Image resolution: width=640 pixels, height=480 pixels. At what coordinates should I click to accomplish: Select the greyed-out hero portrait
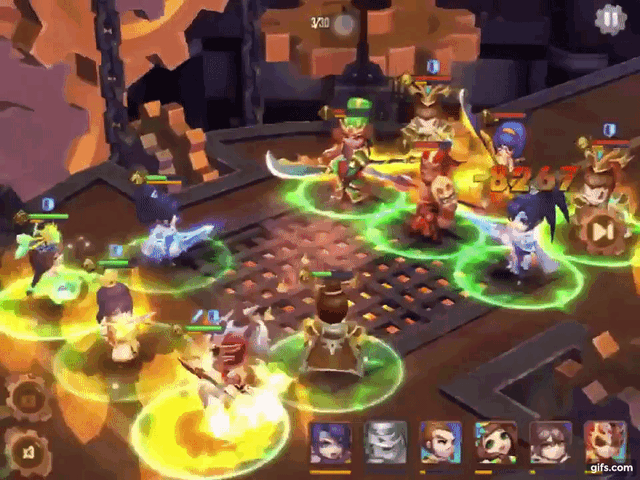click(385, 442)
